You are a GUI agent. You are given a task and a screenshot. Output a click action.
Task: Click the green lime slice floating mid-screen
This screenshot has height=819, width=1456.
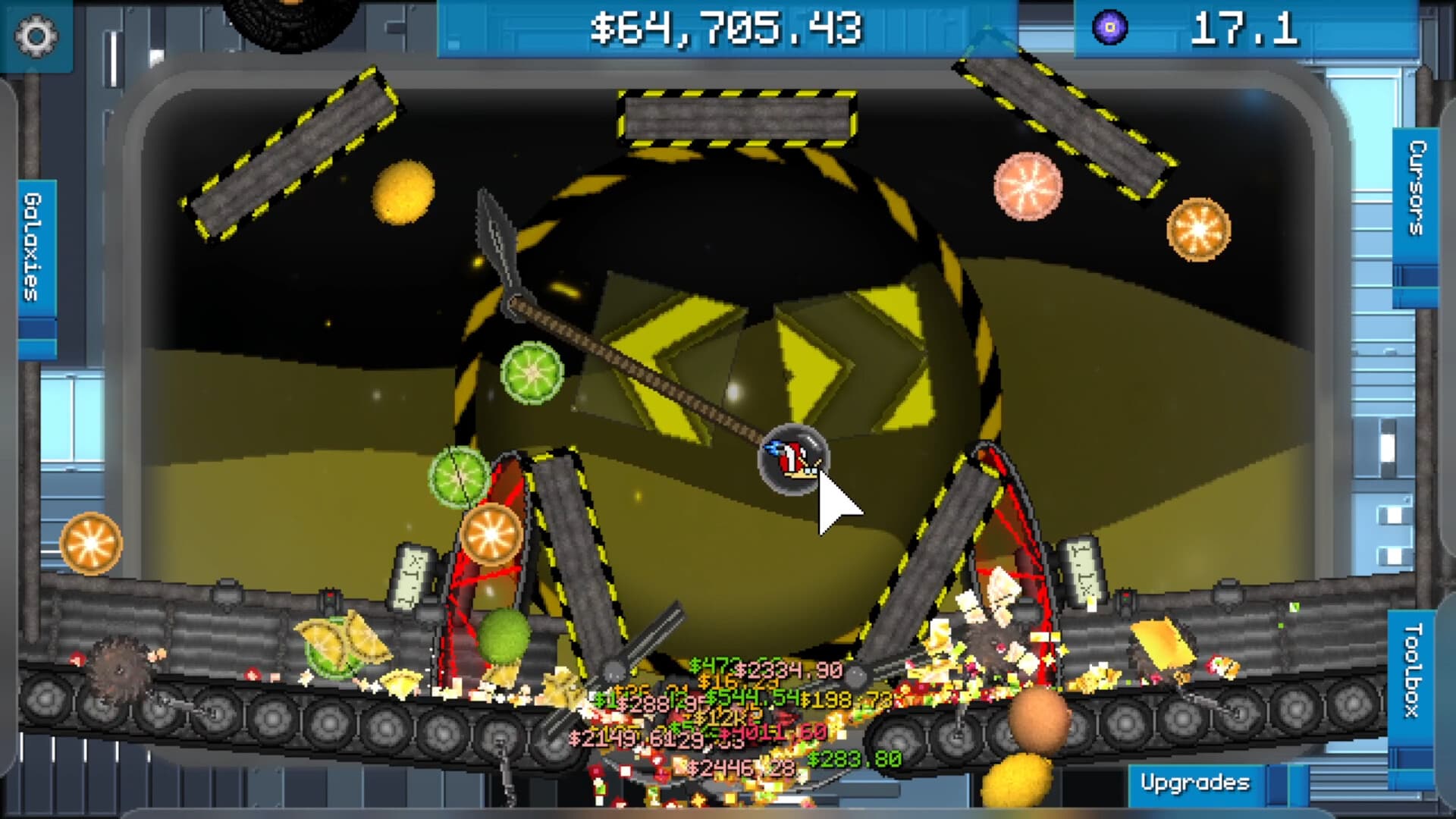coord(532,372)
